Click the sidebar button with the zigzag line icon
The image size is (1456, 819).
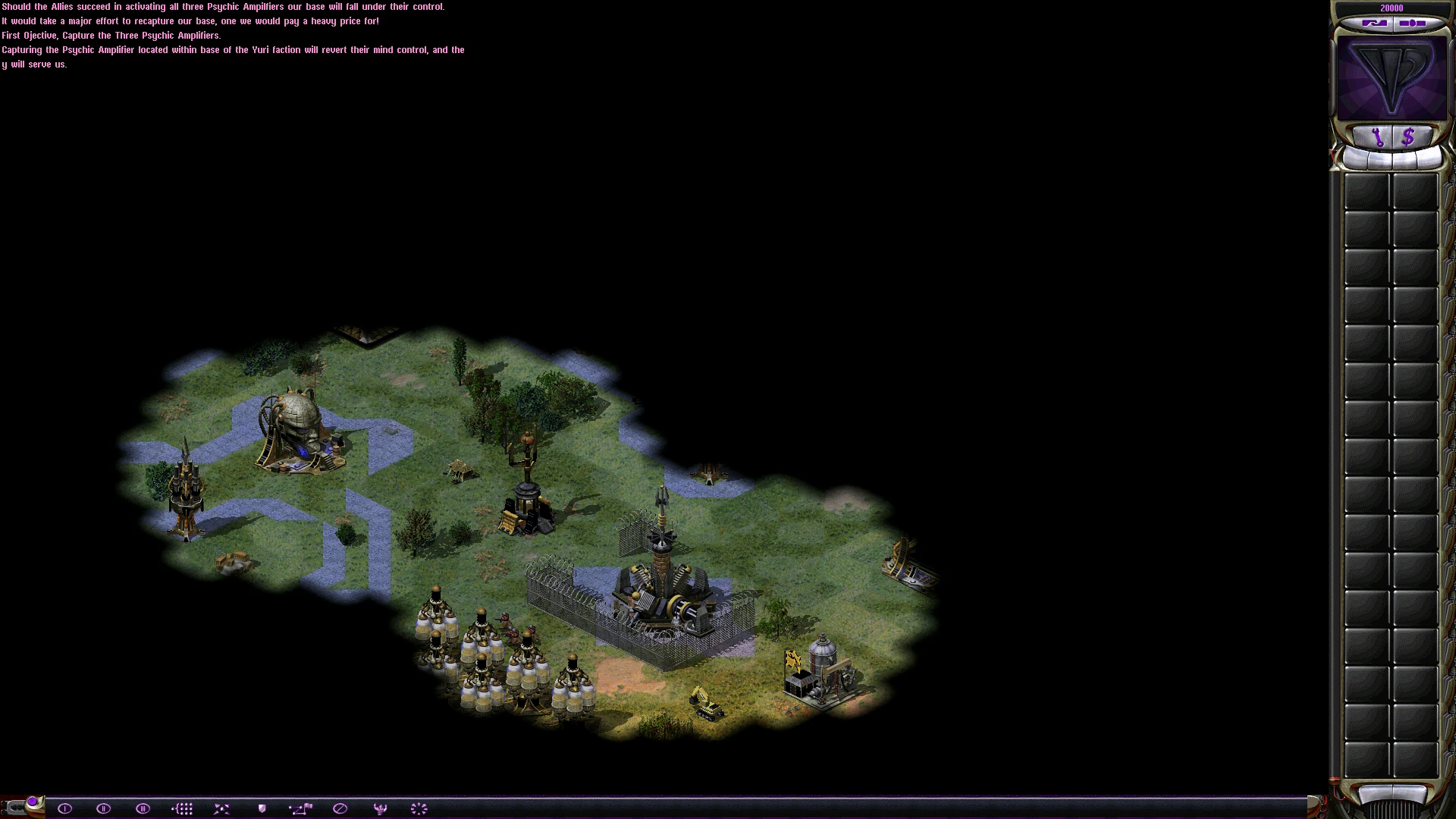click(x=1374, y=24)
